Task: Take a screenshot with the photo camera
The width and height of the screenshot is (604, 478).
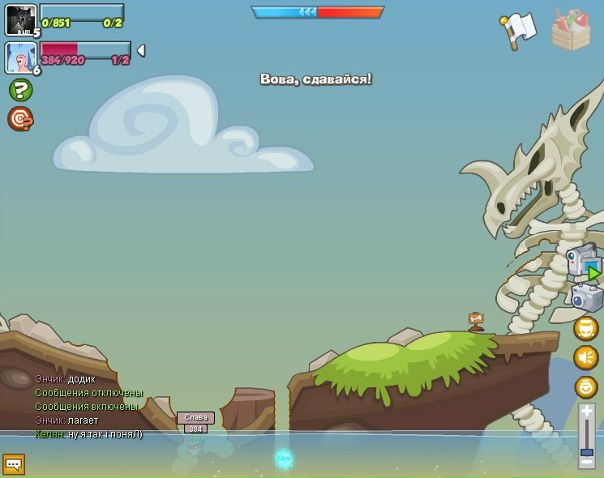Action: pyautogui.click(x=586, y=297)
